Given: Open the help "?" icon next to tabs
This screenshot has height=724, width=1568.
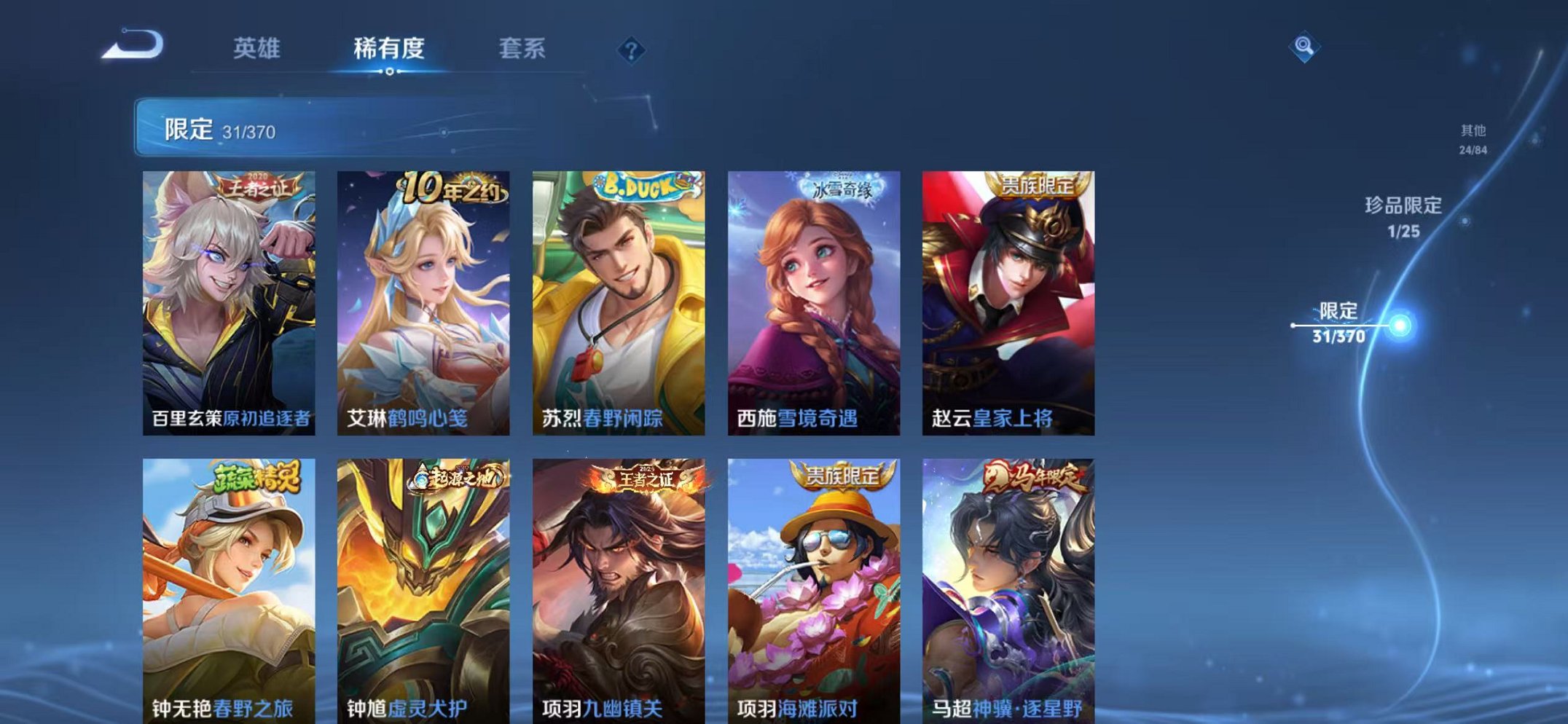Looking at the screenshot, I should click(632, 50).
